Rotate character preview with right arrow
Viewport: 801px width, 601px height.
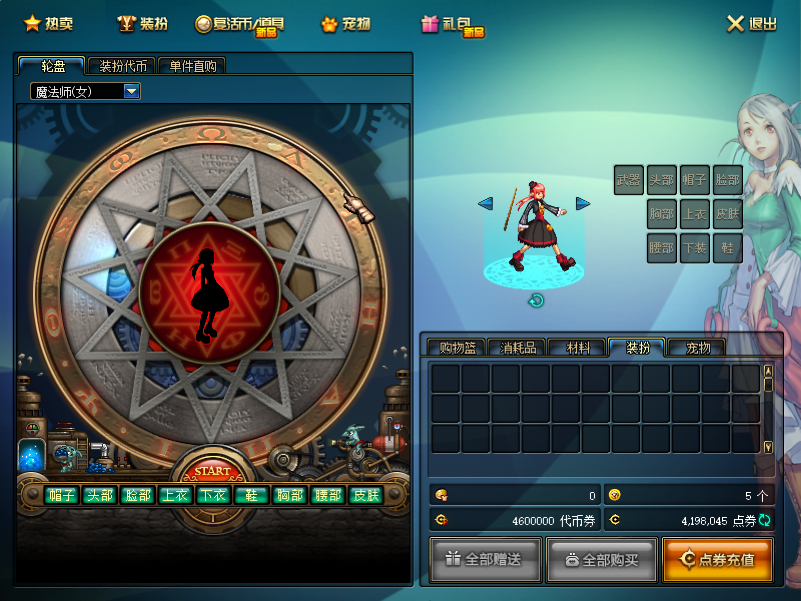click(x=583, y=203)
